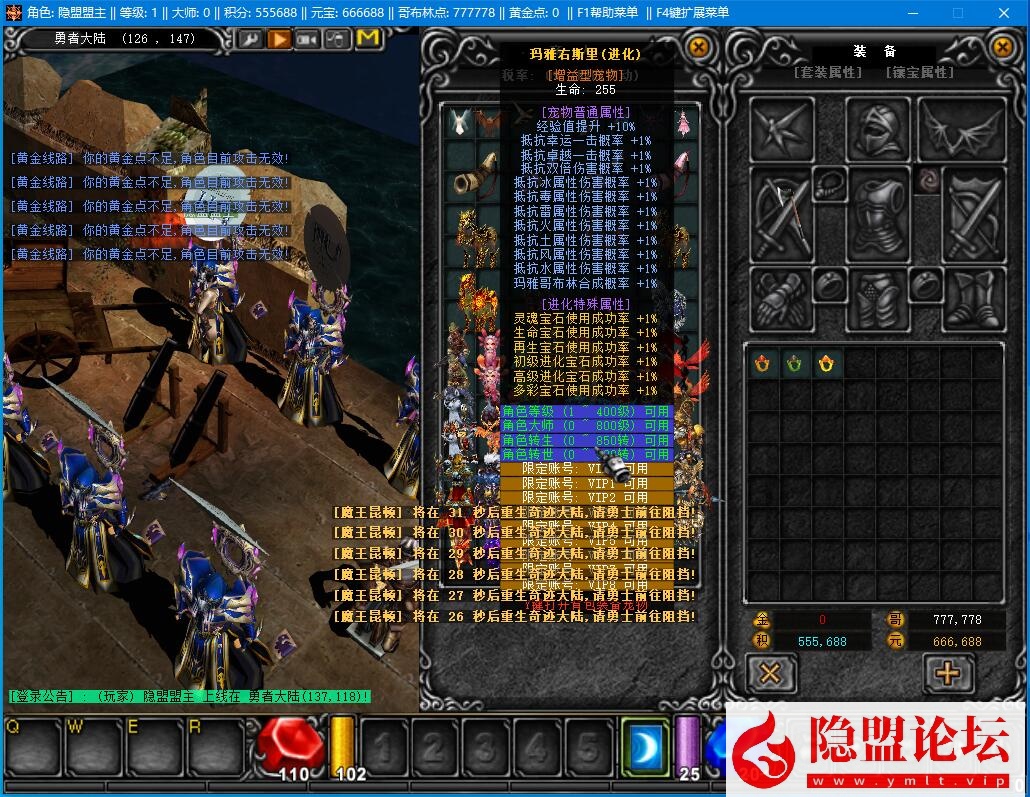The width and height of the screenshot is (1030, 797).
Task: Select the leg armor equipment slot
Action: click(877, 298)
